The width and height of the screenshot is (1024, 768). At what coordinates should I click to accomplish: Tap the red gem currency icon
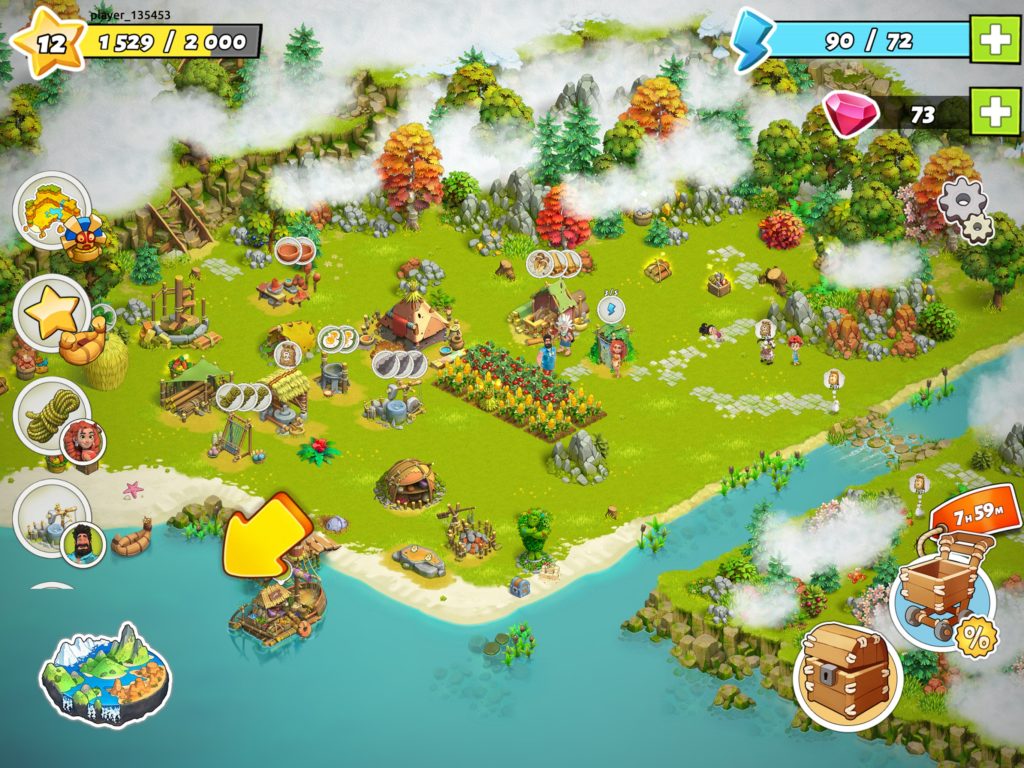pyautogui.click(x=850, y=112)
